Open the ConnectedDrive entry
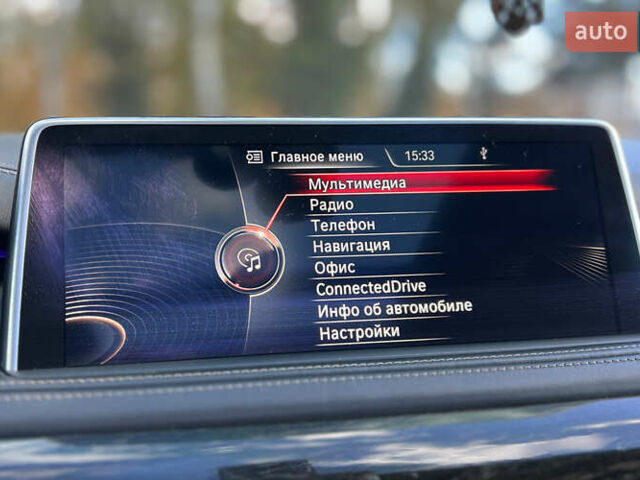Screen dimensions: 640x480 [x=370, y=288]
